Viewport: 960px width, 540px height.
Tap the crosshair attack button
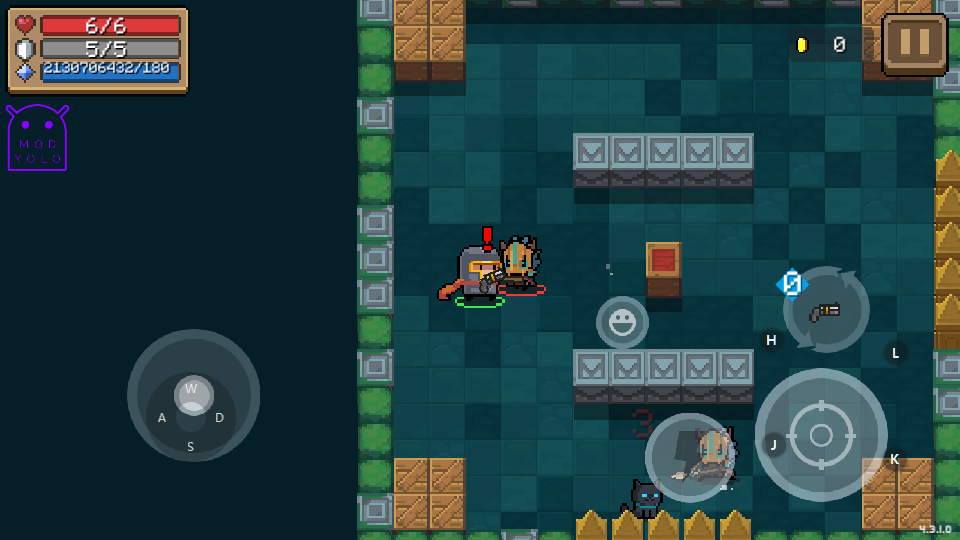pyautogui.click(x=820, y=434)
